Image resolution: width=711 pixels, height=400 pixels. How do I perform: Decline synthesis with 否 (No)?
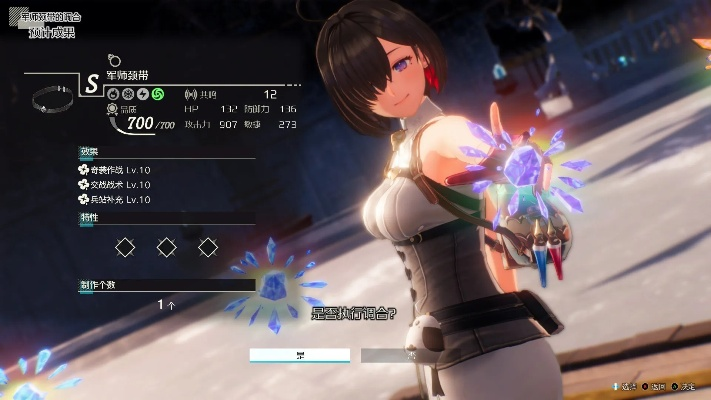(410, 355)
